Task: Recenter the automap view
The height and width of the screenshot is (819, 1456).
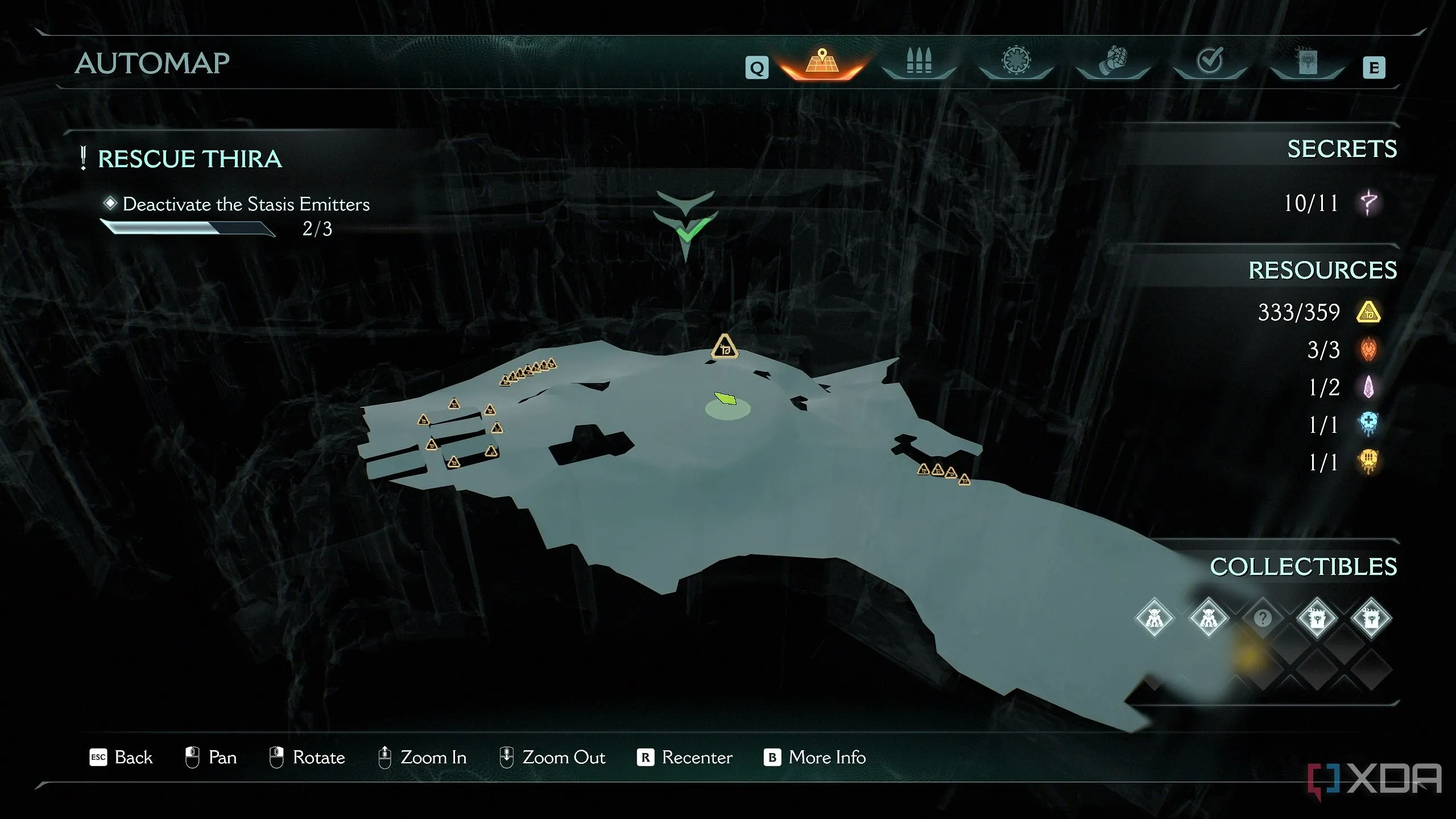Action: point(685,757)
